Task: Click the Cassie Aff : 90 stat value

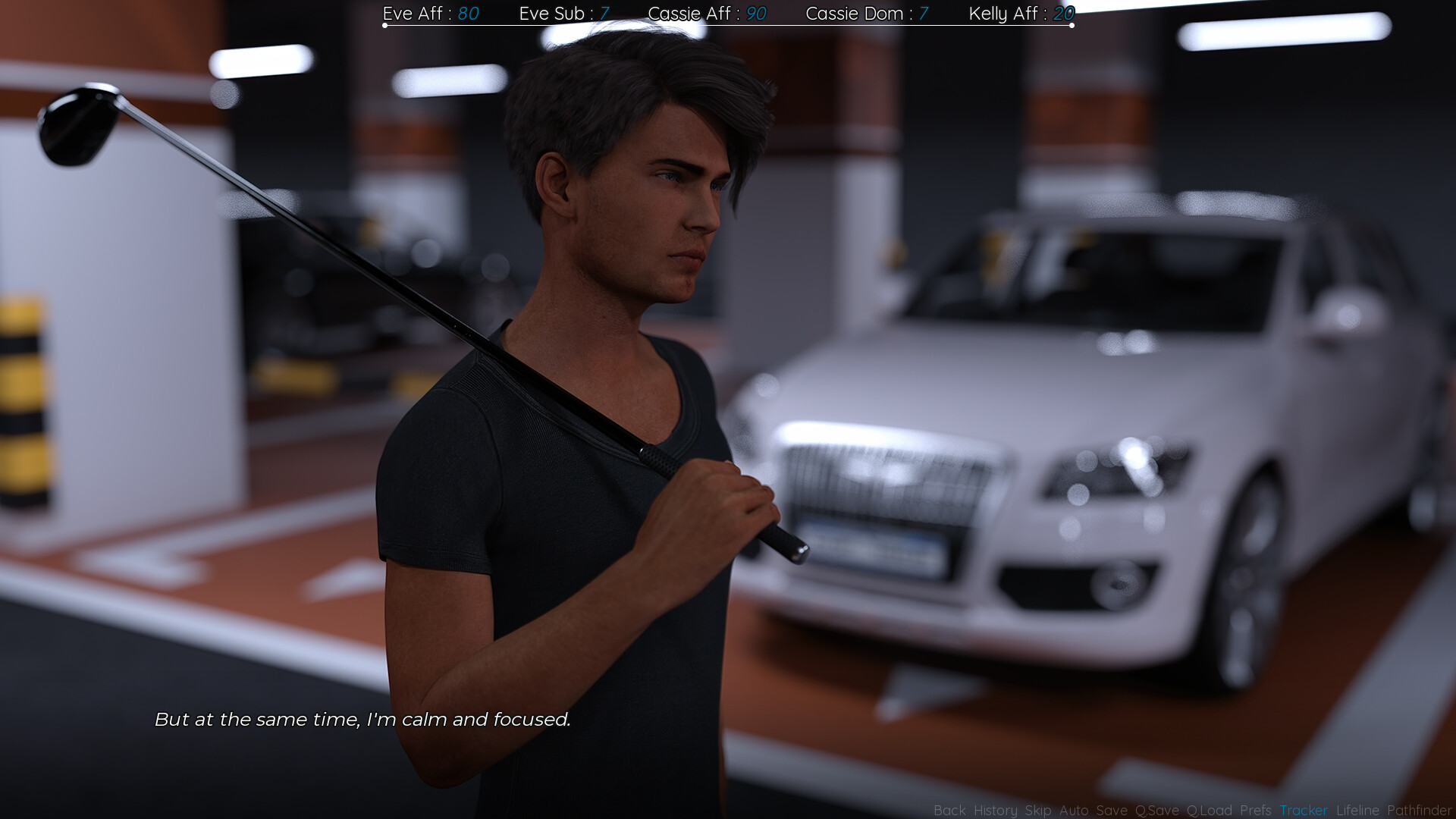Action: pos(707,14)
